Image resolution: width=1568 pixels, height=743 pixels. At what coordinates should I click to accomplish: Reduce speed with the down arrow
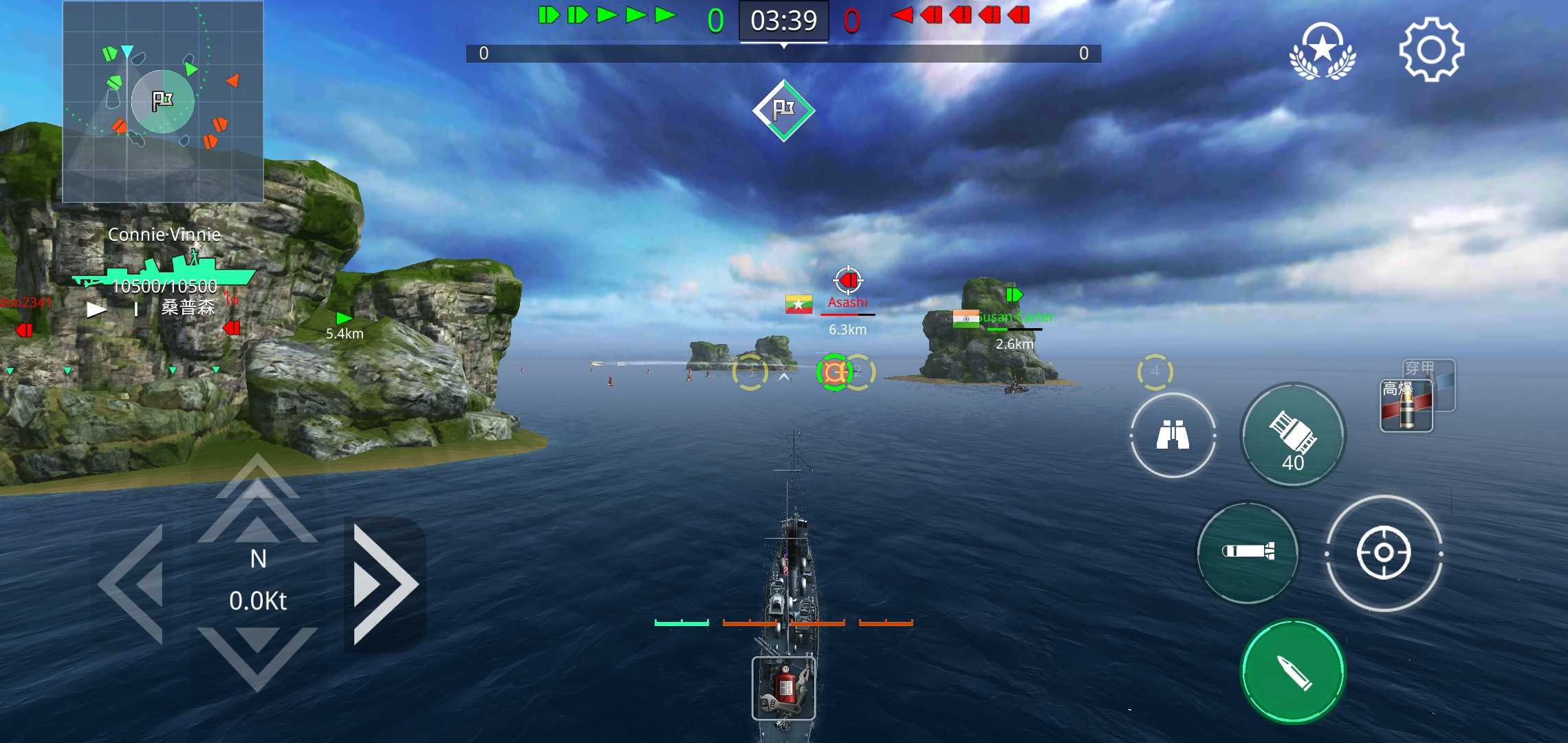point(257,655)
